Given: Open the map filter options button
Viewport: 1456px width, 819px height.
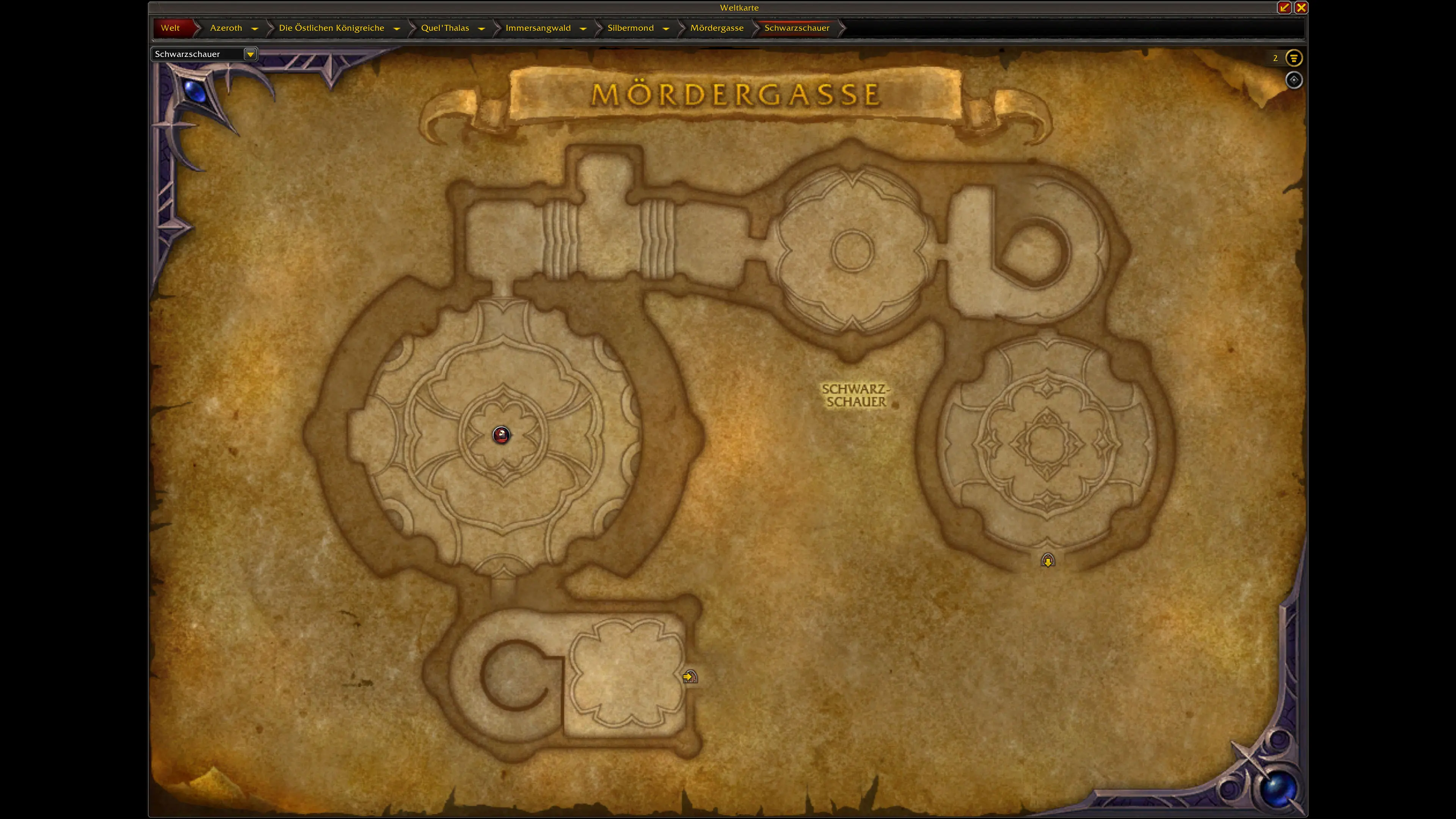Looking at the screenshot, I should tap(1294, 58).
